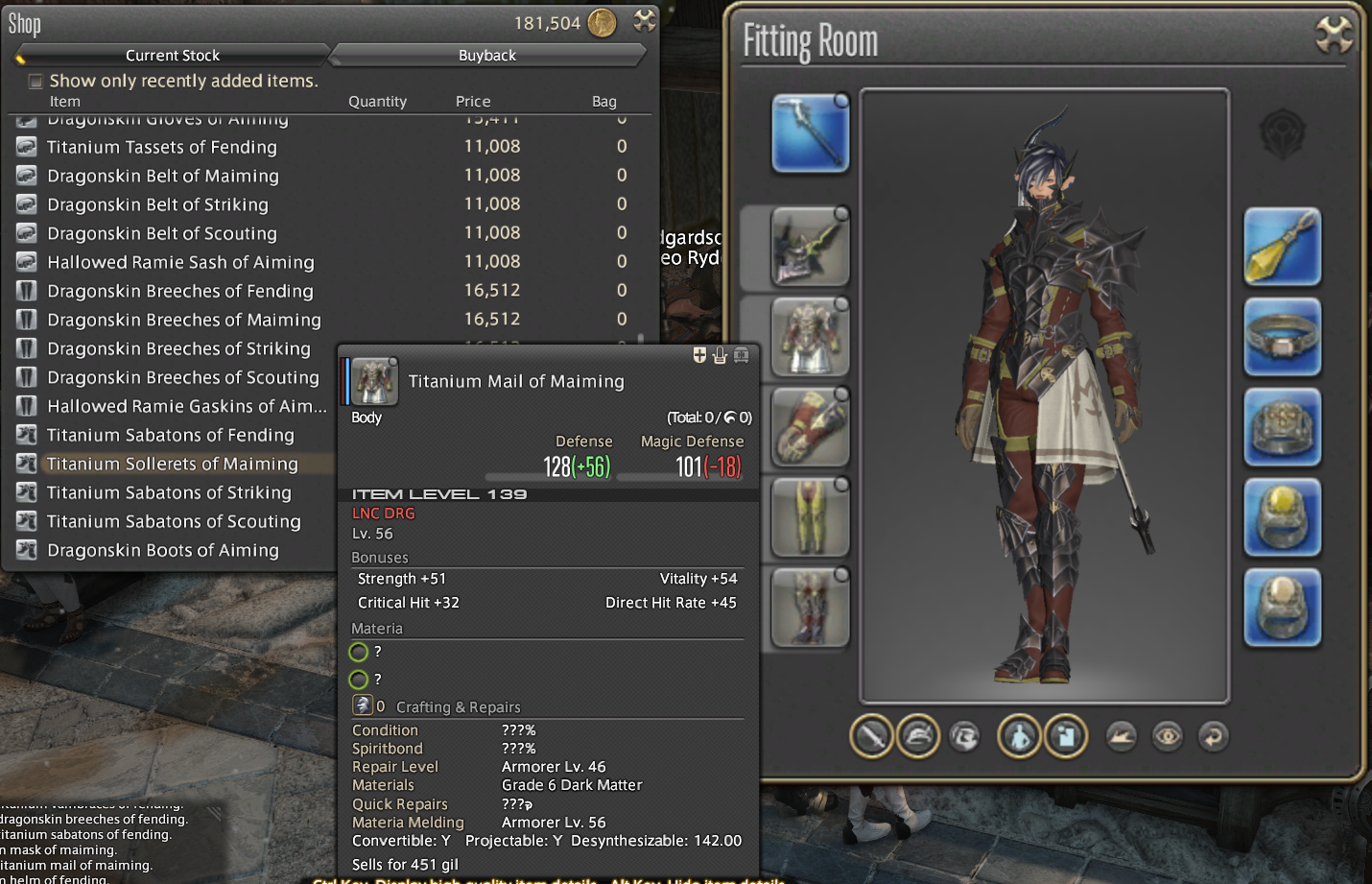The height and width of the screenshot is (884, 1372).
Task: Choose Dragonskin Boots of Aiming
Action: click(162, 550)
